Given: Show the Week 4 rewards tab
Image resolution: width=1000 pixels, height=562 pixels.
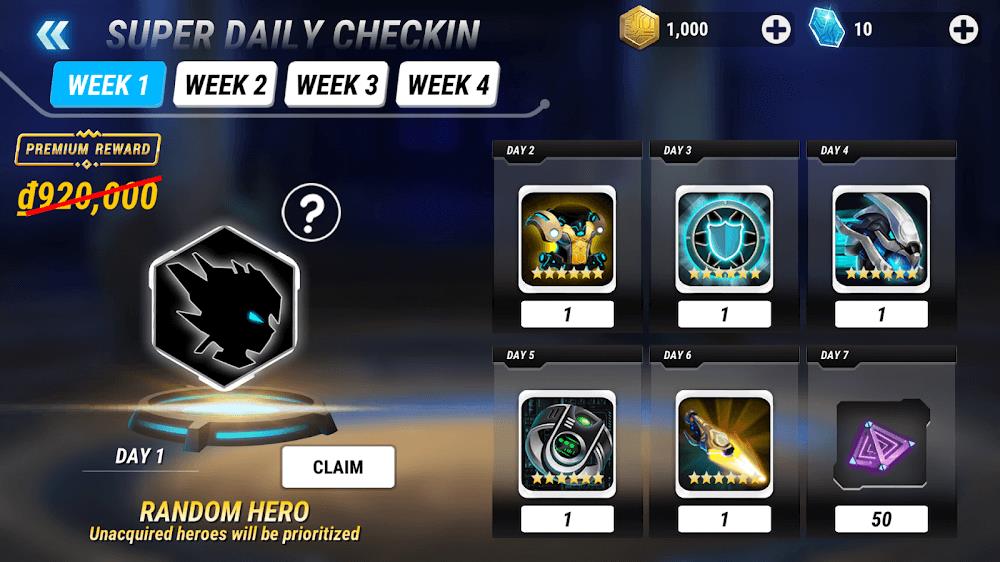Looking at the screenshot, I should pos(448,85).
